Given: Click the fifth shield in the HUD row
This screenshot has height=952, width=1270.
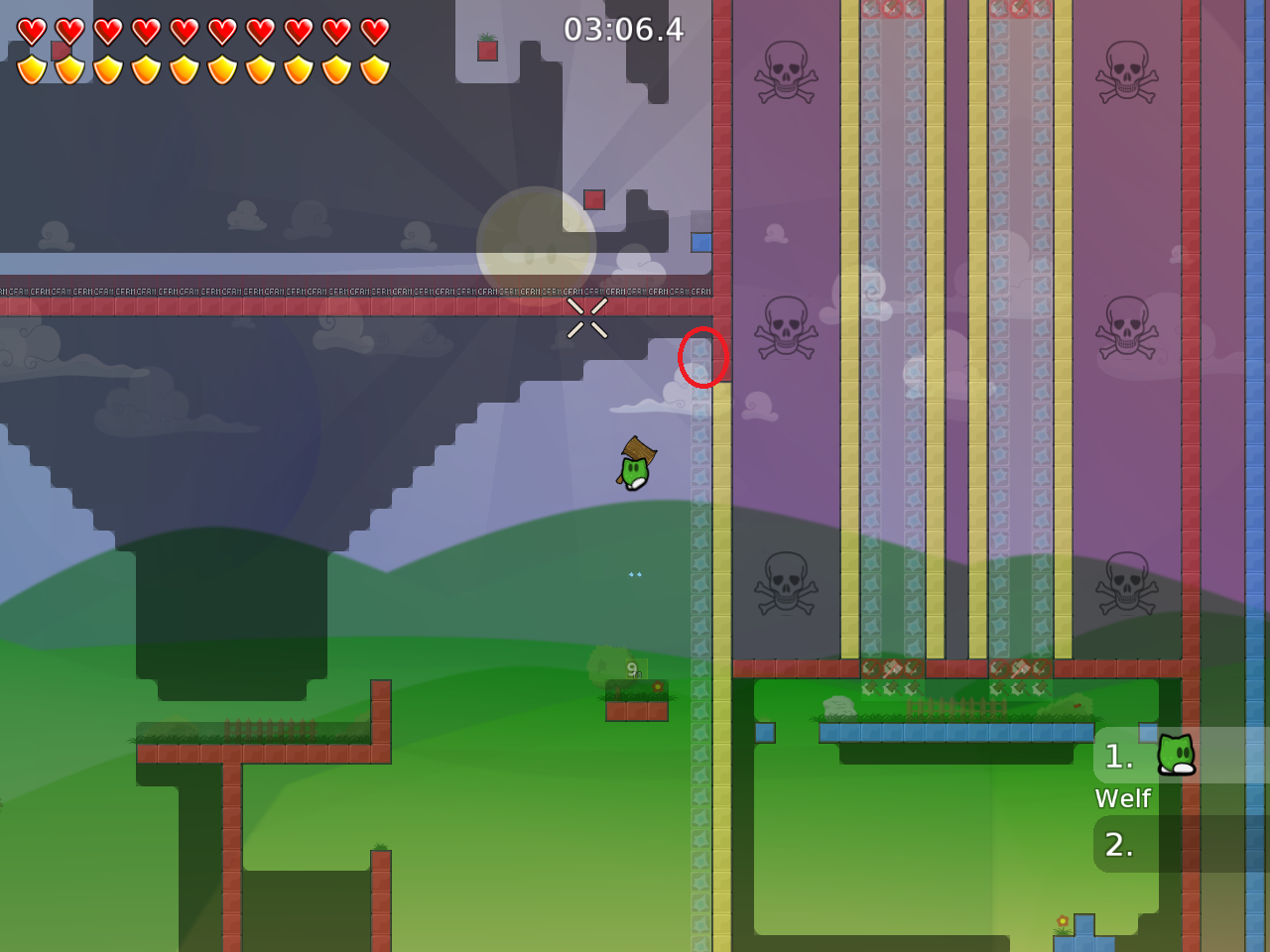Looking at the screenshot, I should click(183, 67).
